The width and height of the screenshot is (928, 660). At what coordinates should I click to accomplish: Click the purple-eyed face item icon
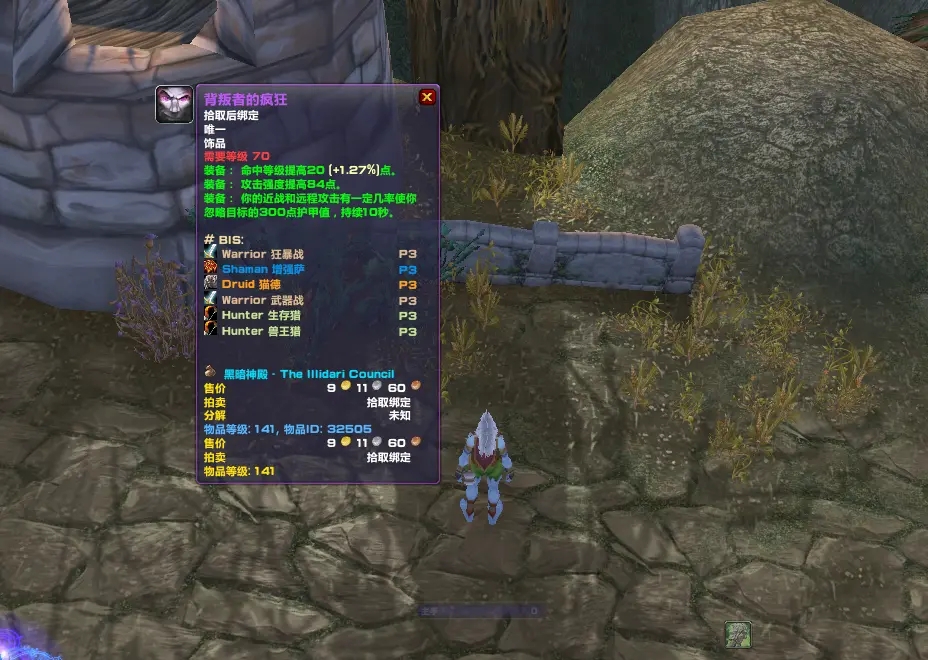click(174, 105)
